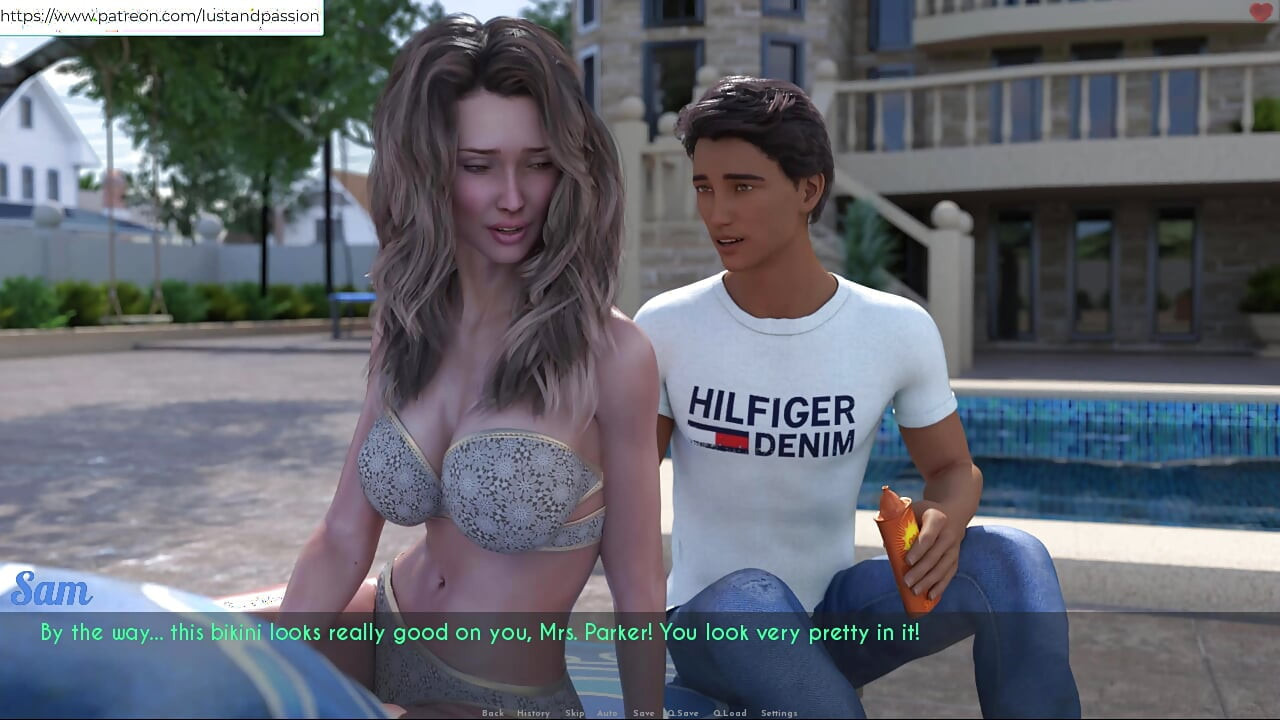Quick load with the Q.Load button

[x=729, y=713]
